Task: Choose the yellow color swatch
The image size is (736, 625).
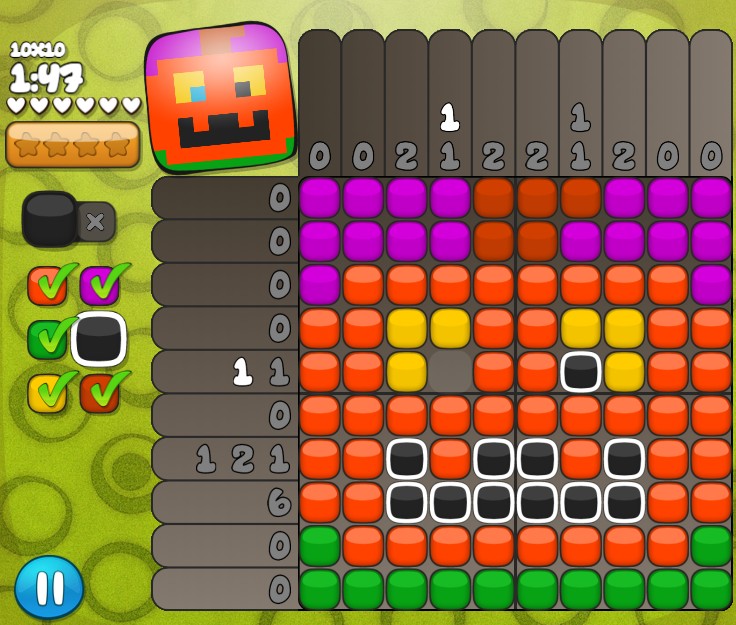Action: tap(46, 393)
